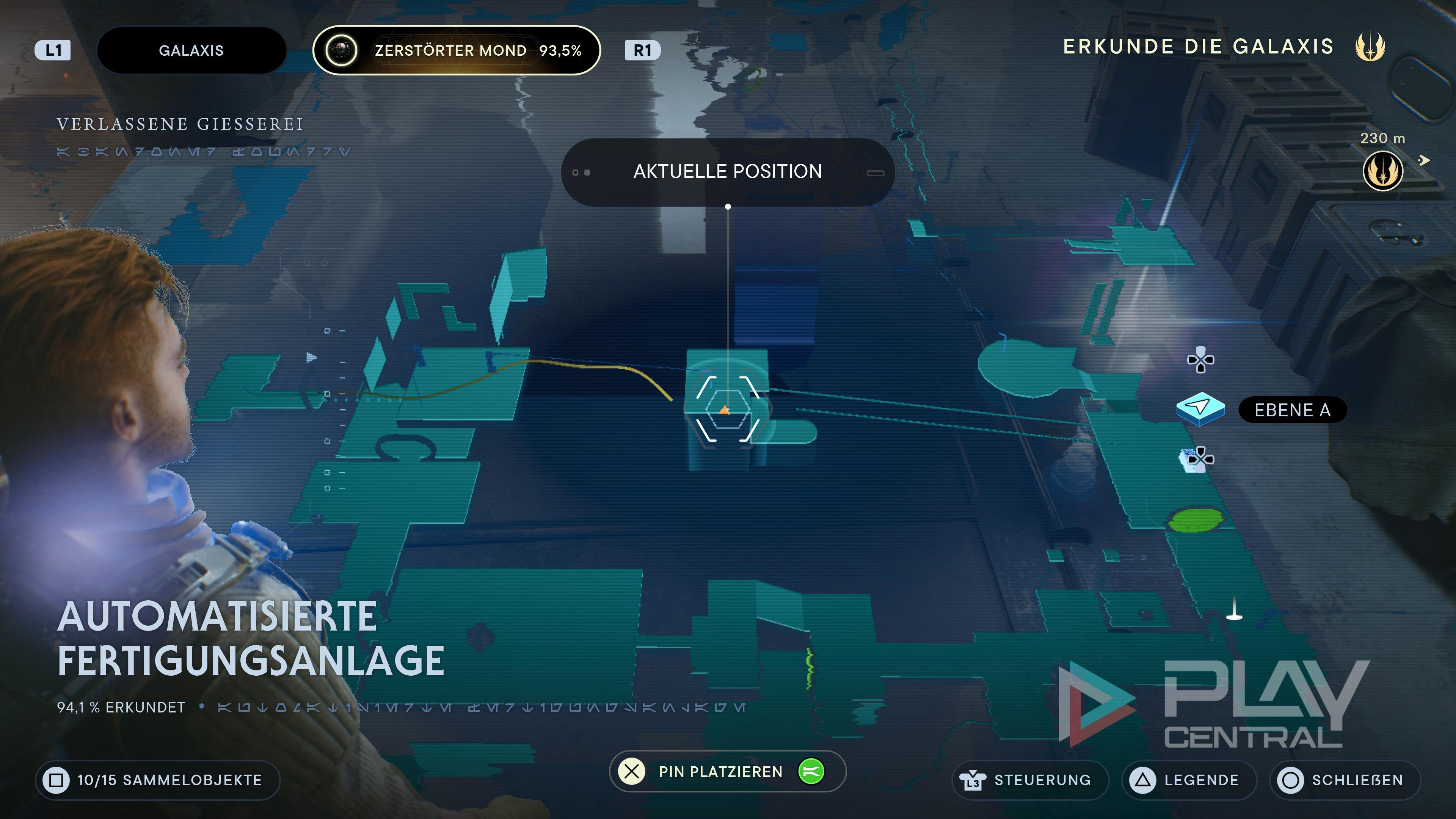Select the Ebene A level indicator
The width and height of the screenshot is (1456, 819).
coord(1291,410)
